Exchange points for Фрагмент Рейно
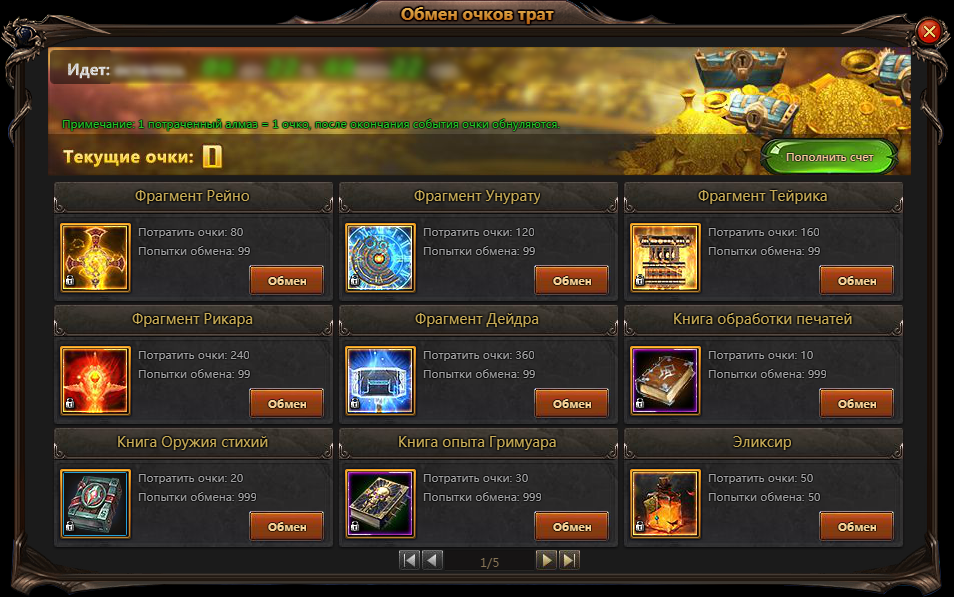 (x=287, y=281)
